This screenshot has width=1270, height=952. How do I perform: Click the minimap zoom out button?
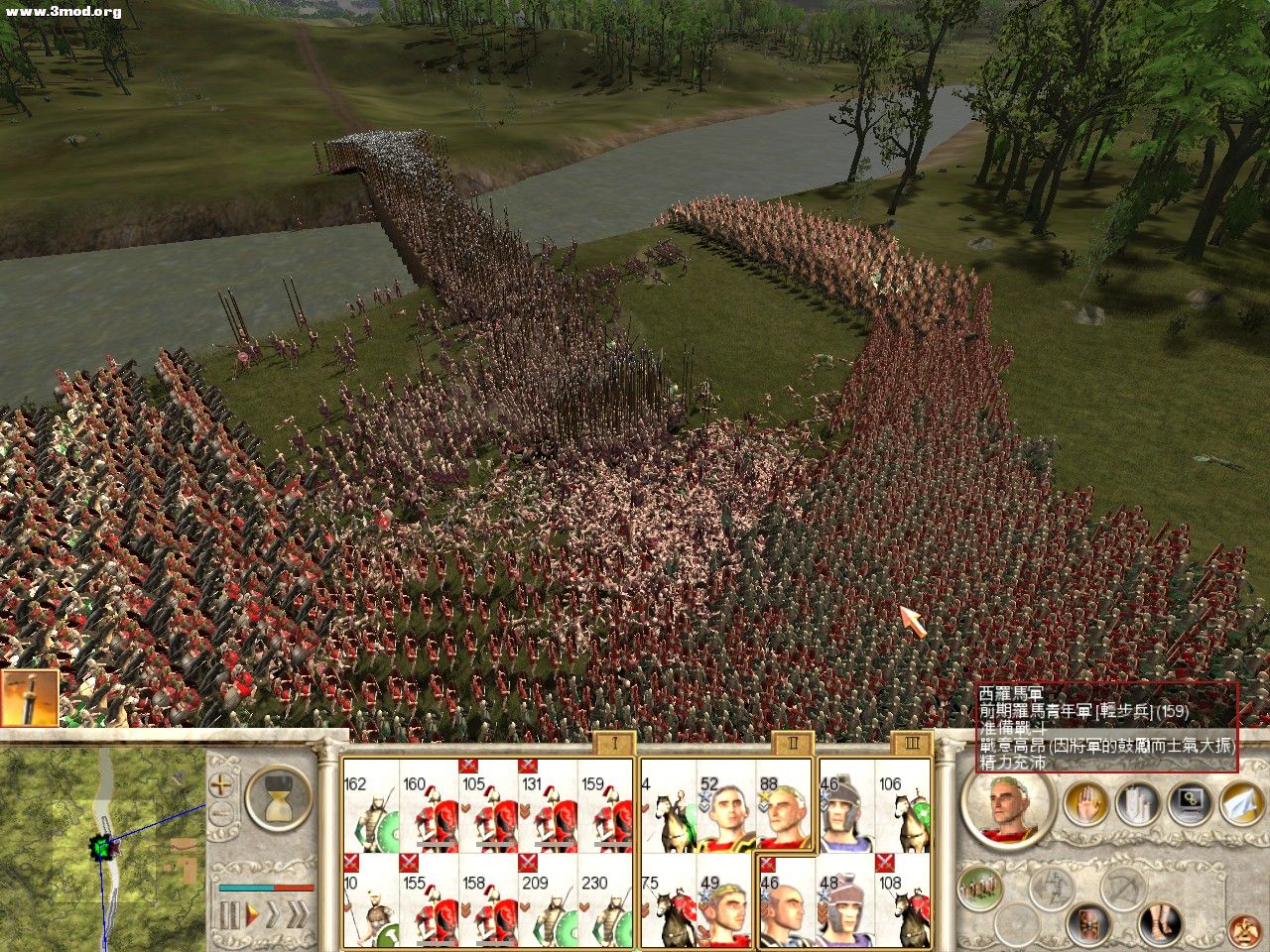(x=221, y=811)
